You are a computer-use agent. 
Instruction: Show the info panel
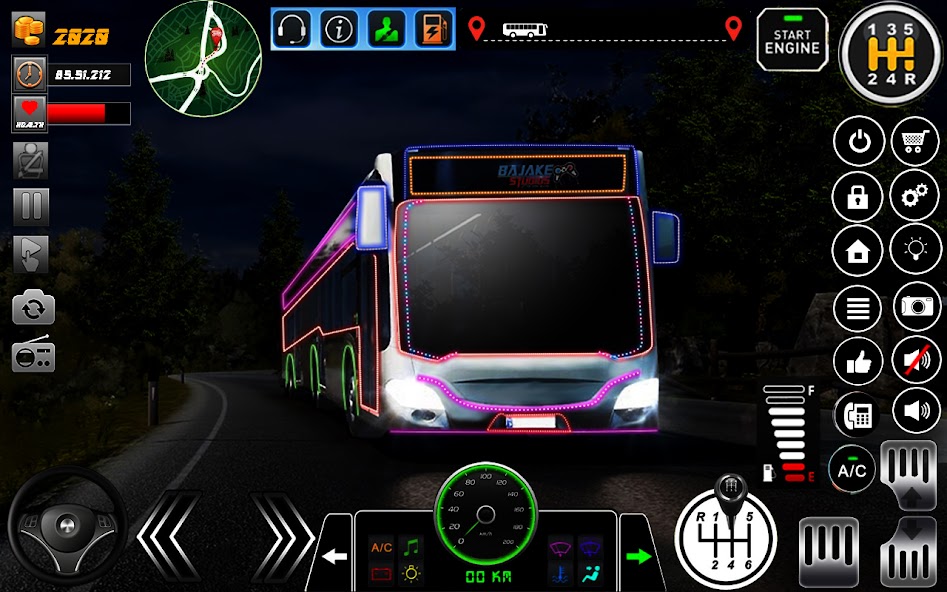point(339,29)
